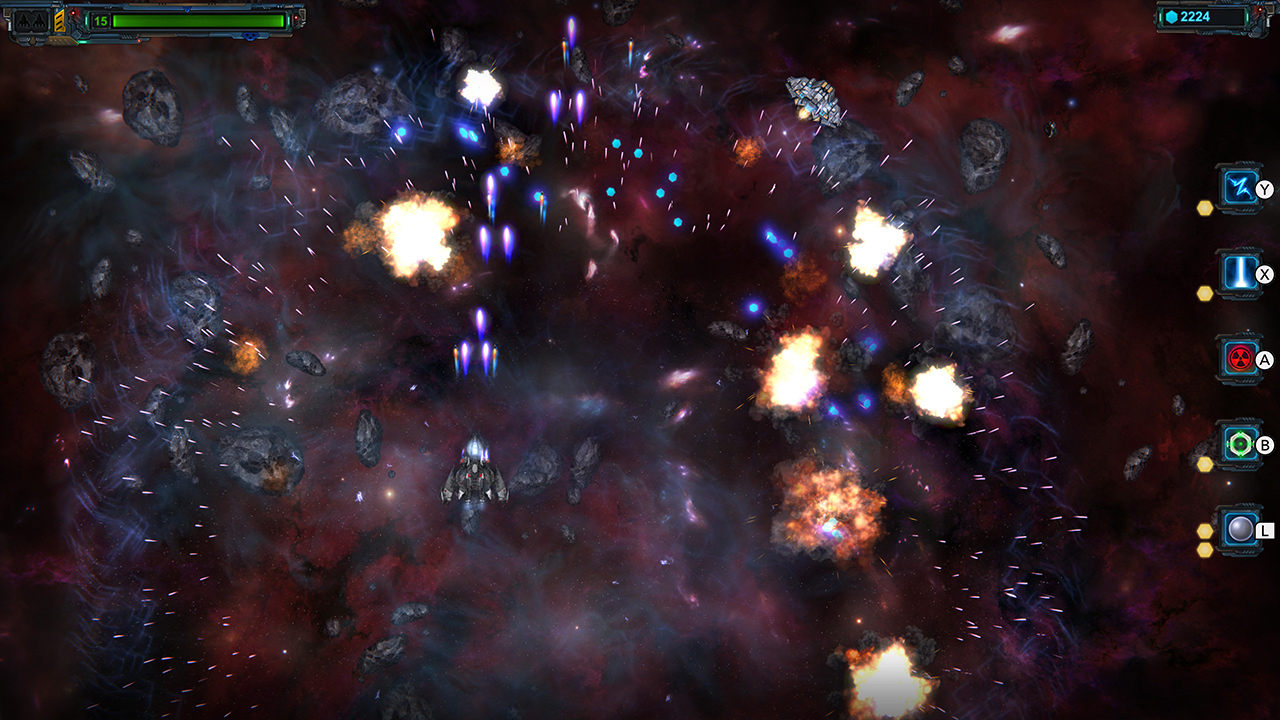Click the yellow hazard stripe panel icon

coord(59,21)
